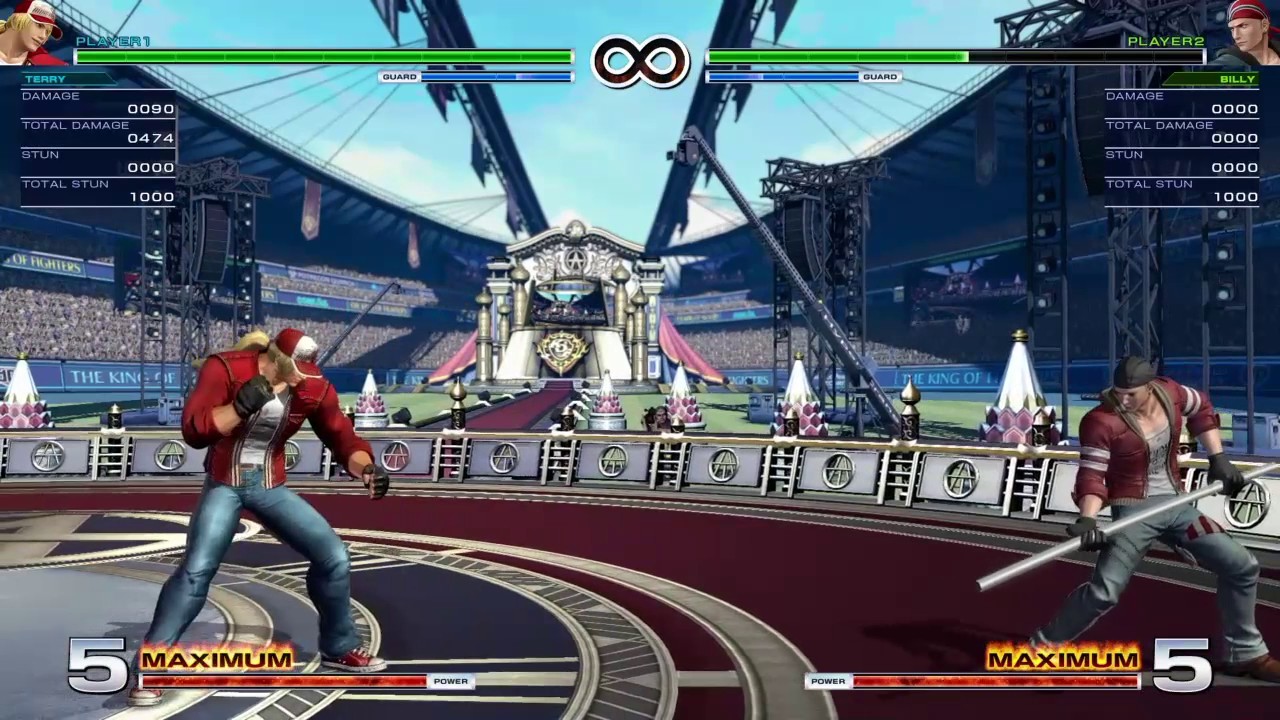Click the Player 2 GUARD label icon
The width and height of the screenshot is (1280, 720).
point(881,76)
